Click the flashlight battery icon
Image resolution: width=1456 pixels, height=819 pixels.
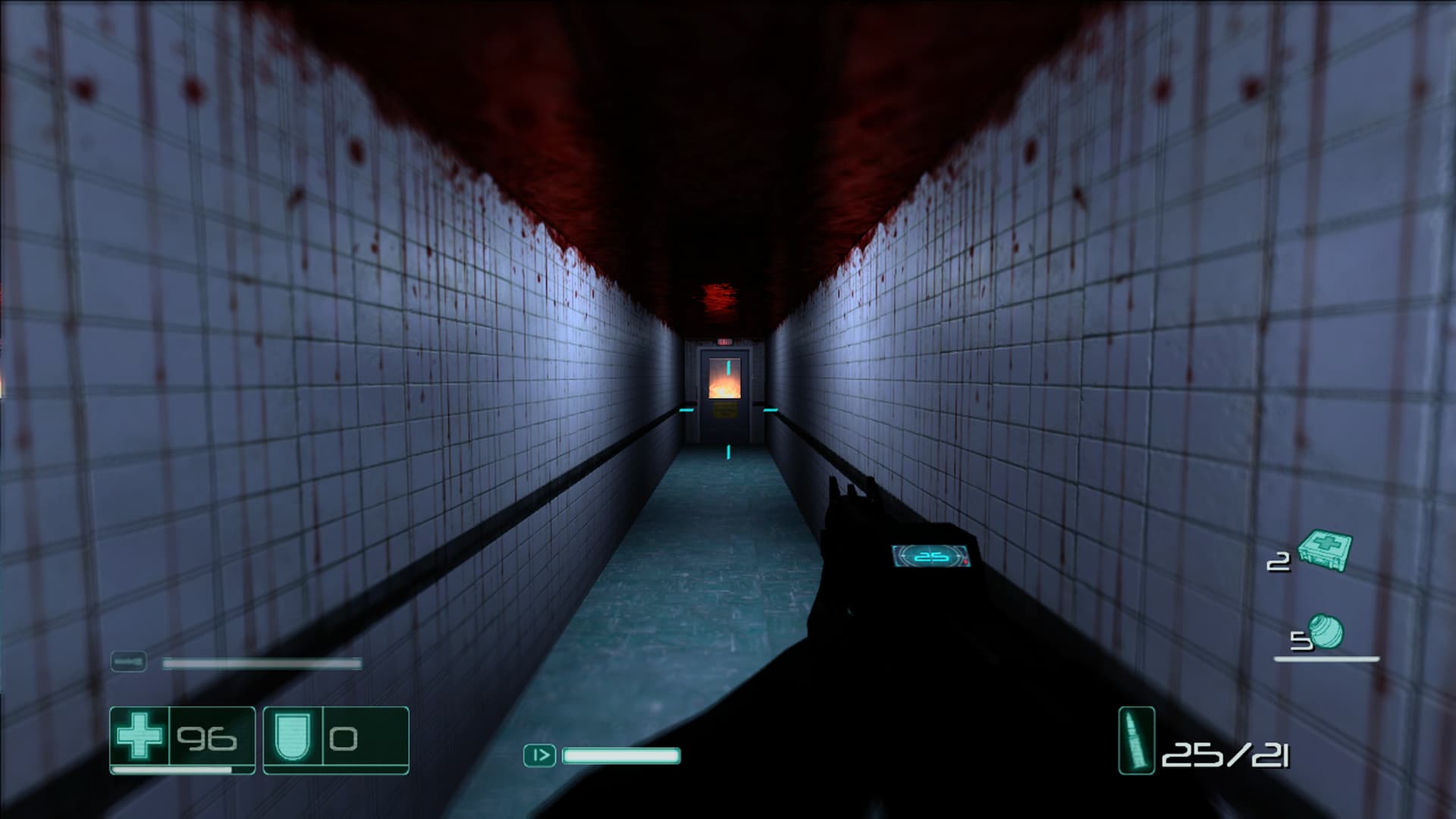[129, 662]
